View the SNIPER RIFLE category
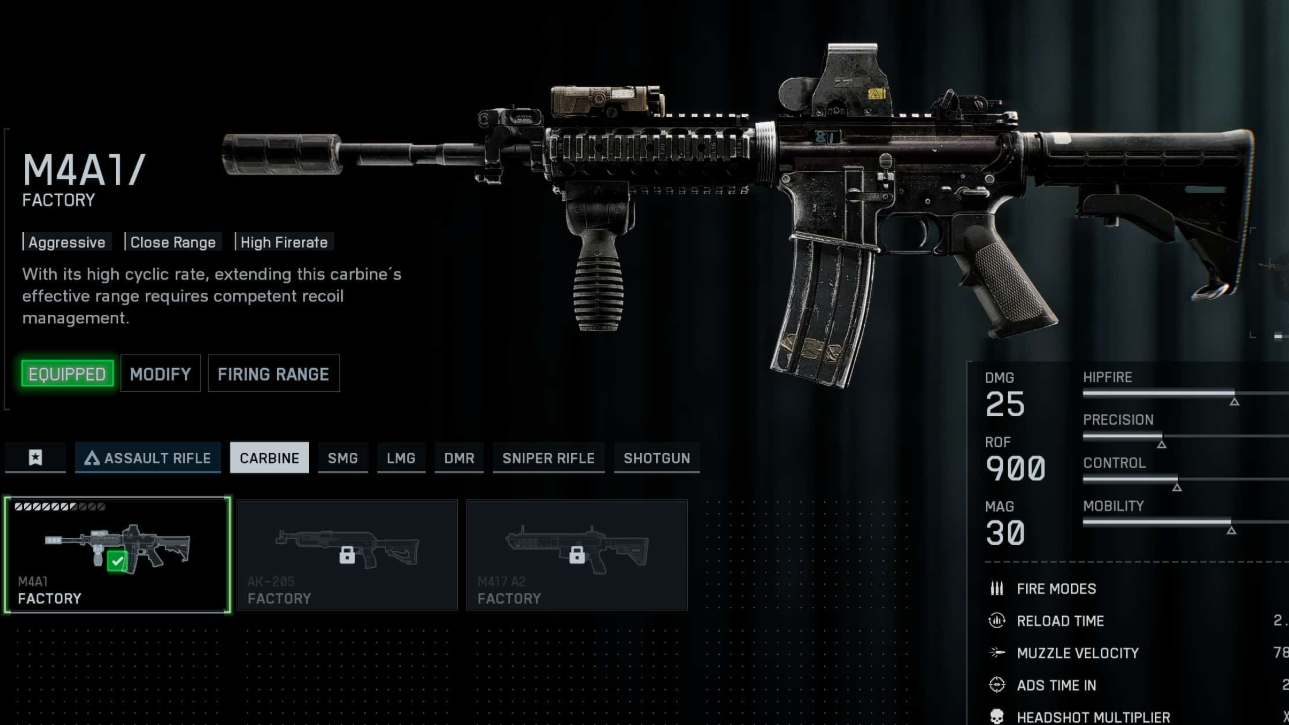1289x725 pixels. (548, 458)
